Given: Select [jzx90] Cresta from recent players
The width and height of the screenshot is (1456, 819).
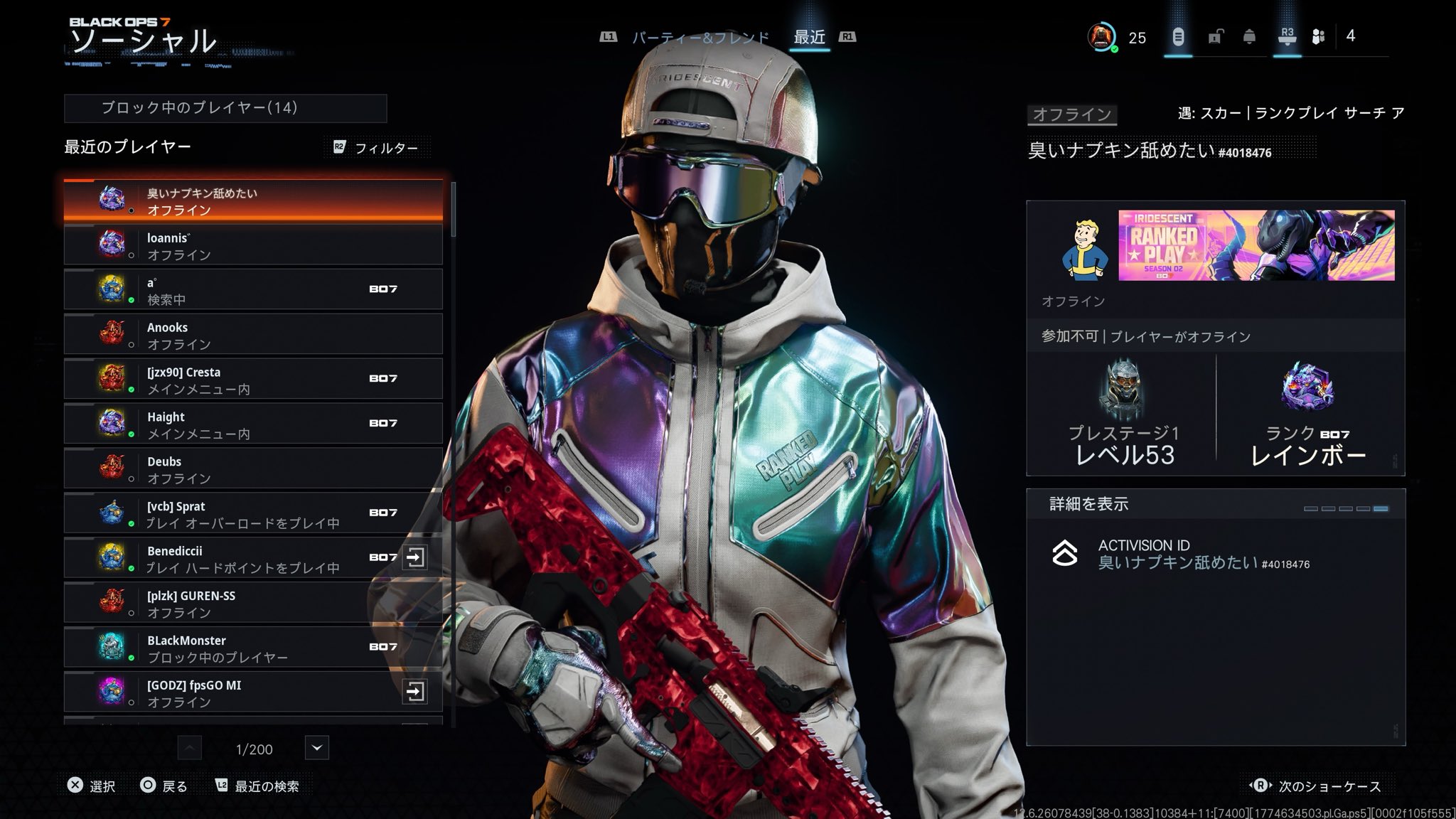Looking at the screenshot, I should 253,380.
